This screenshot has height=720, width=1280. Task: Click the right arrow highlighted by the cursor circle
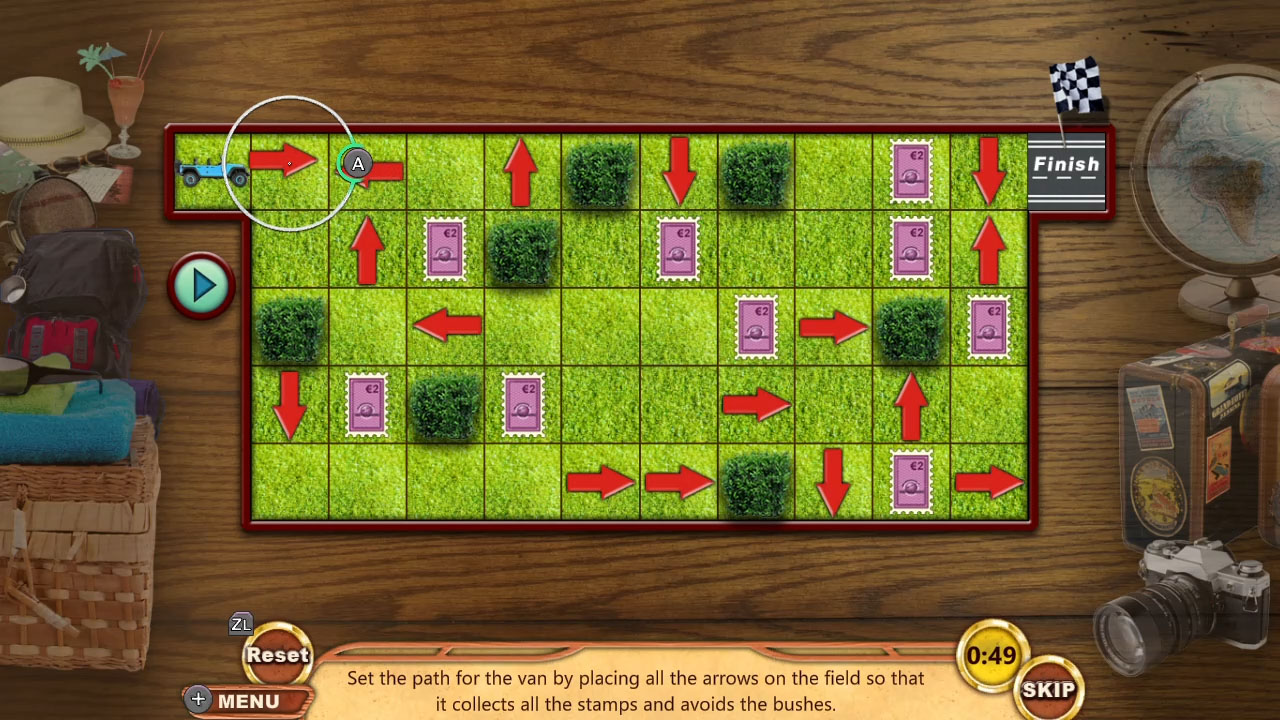pos(288,165)
